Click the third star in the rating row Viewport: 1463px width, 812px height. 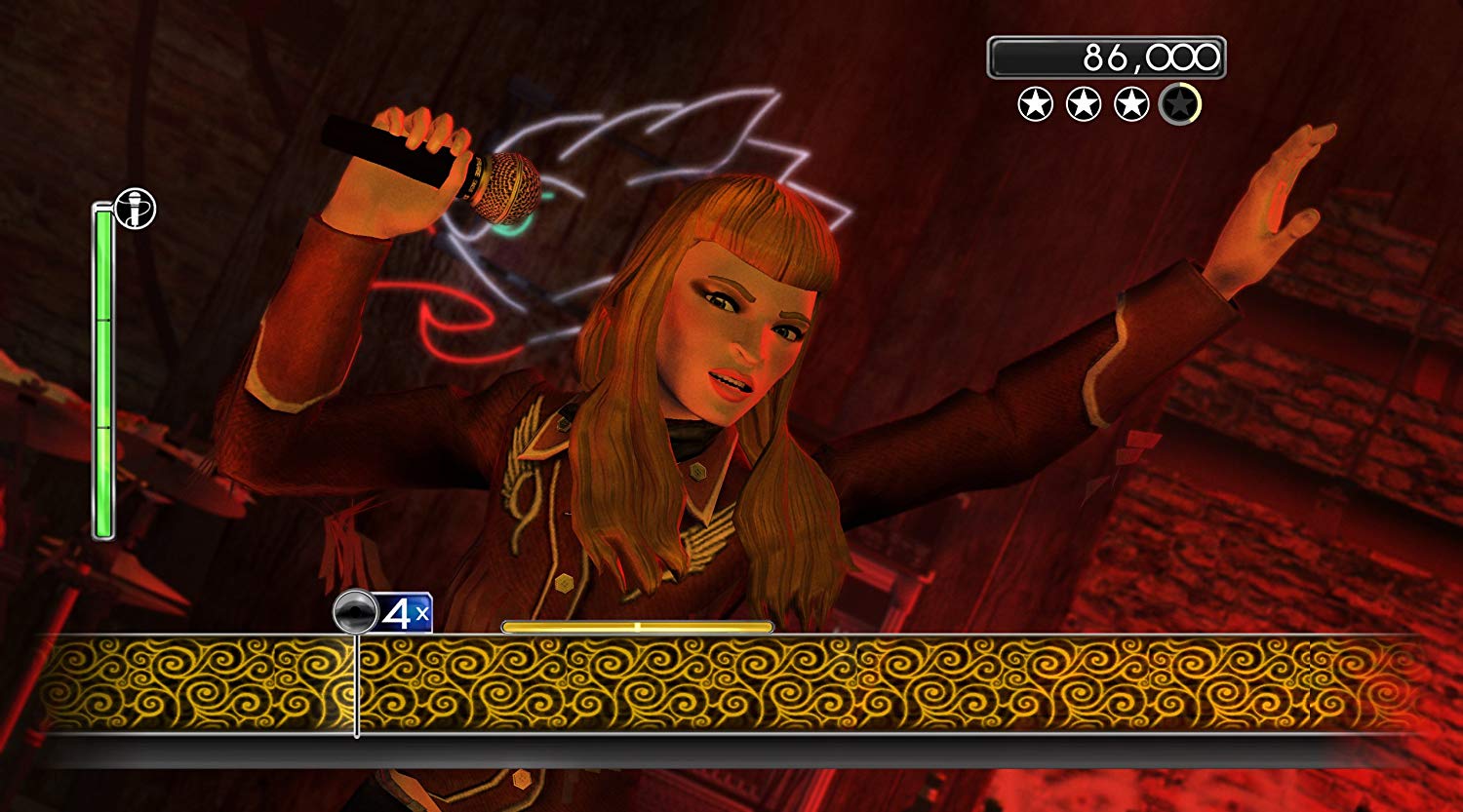click(x=1129, y=101)
